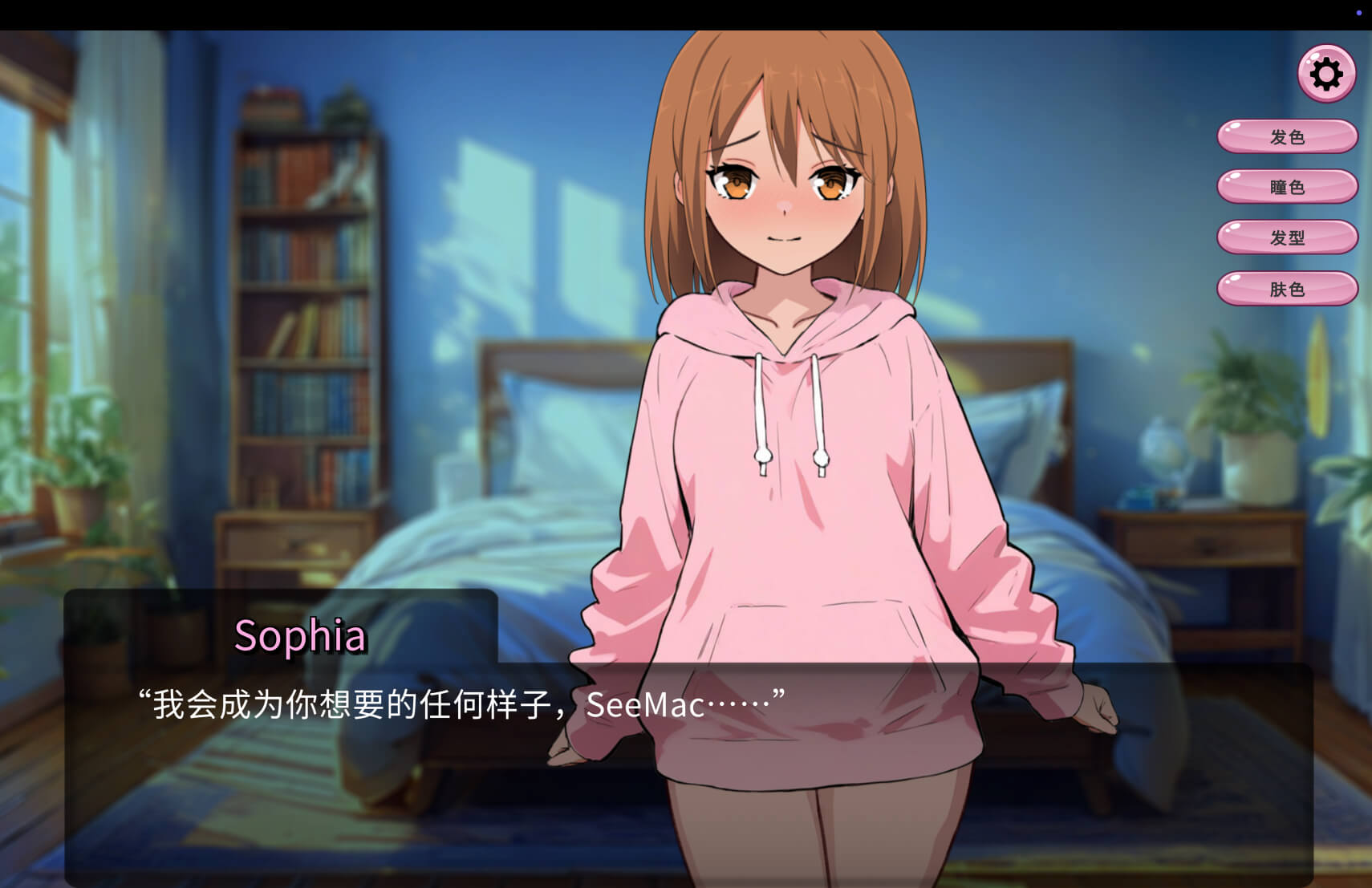Choose the 发型 hairstyle button
The height and width of the screenshot is (888, 1372).
1287,237
